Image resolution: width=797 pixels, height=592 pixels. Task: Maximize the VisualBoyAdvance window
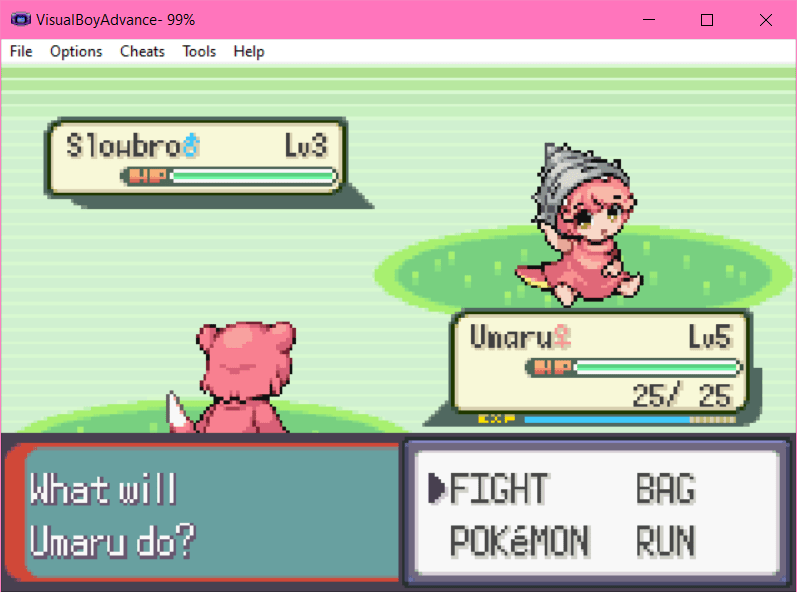pyautogui.click(x=707, y=20)
